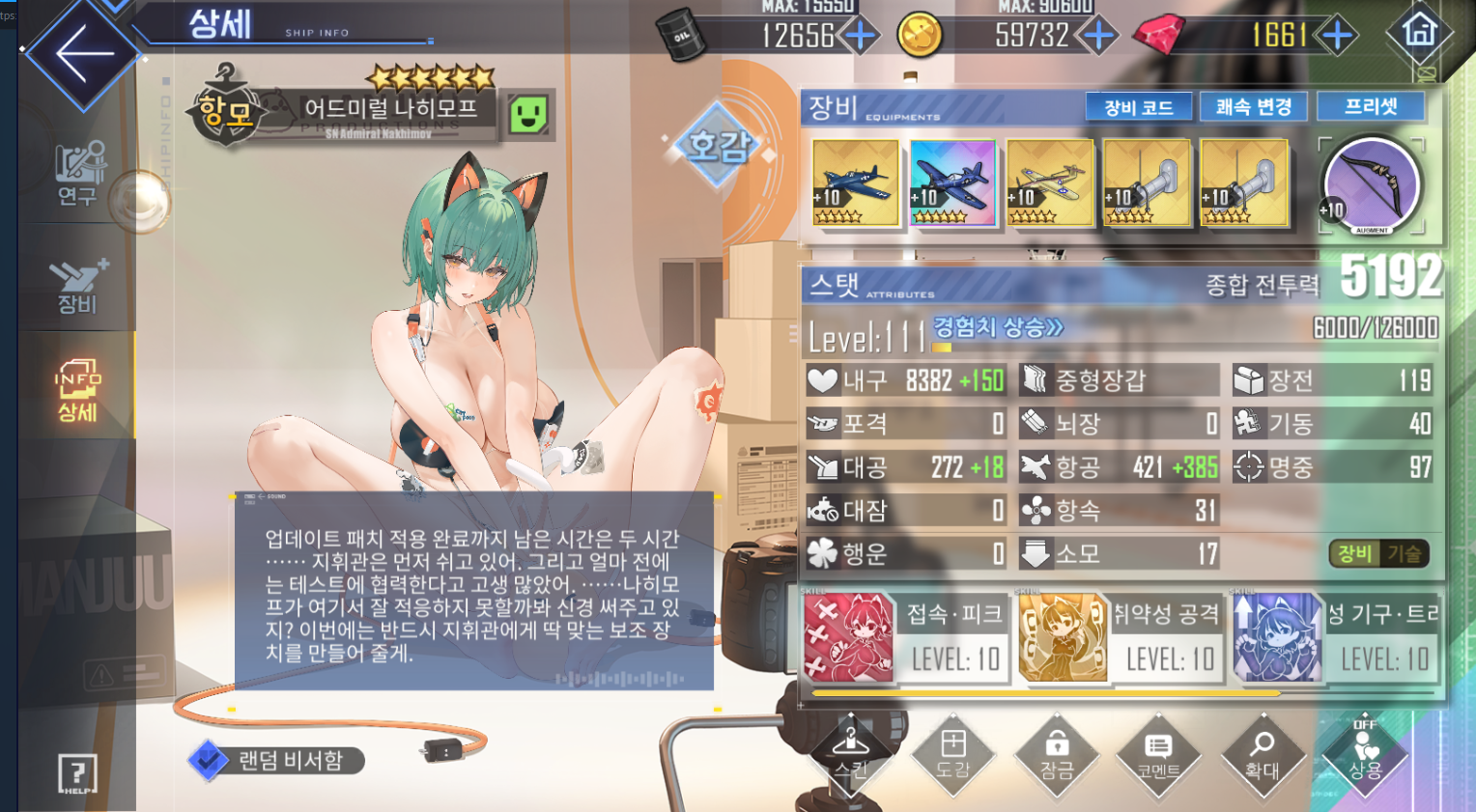
Task: Open the 접속·피크 skill
Action: 904,637
